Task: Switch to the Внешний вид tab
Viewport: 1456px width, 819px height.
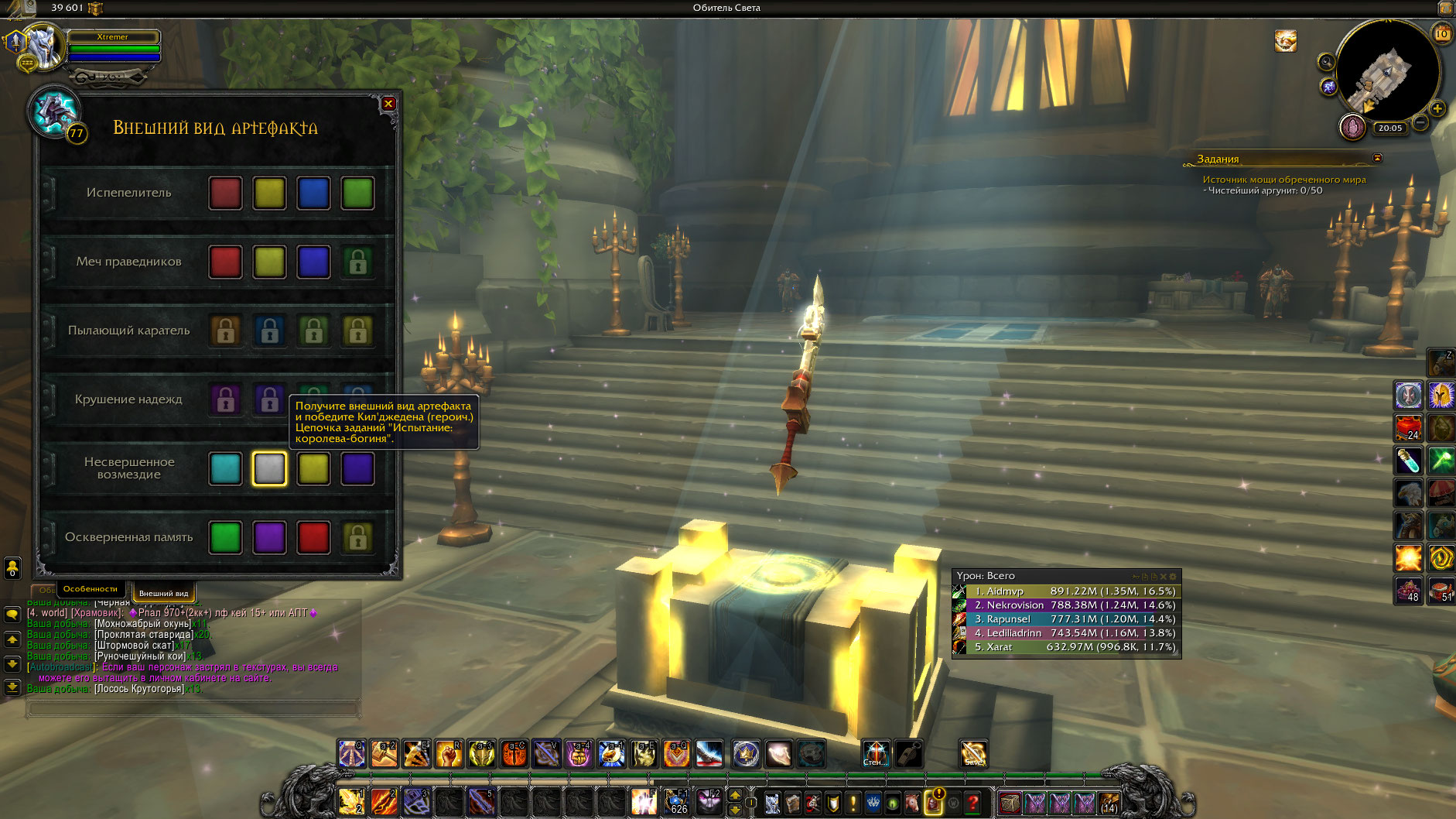Action: point(163,593)
